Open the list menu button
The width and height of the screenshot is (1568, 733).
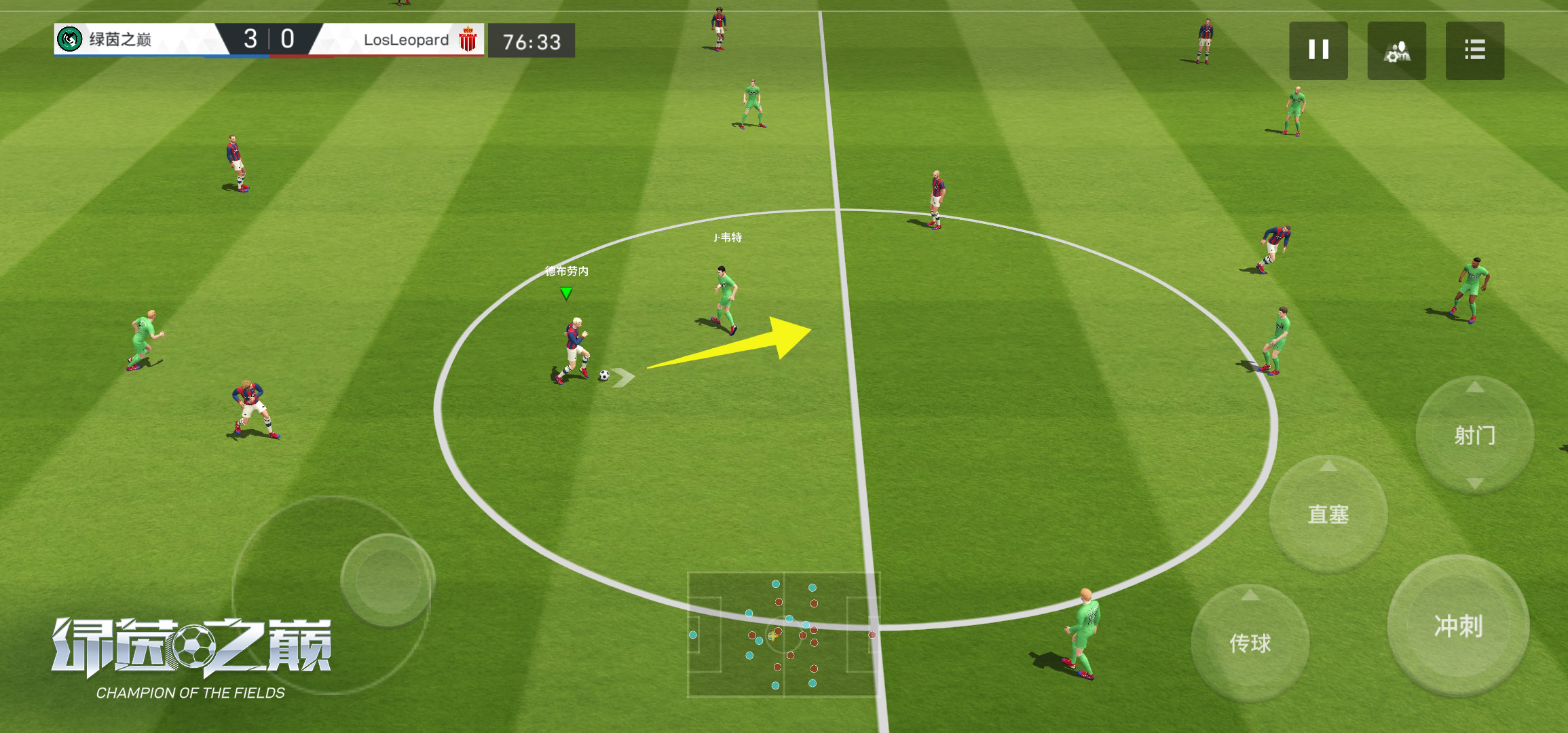(1474, 50)
